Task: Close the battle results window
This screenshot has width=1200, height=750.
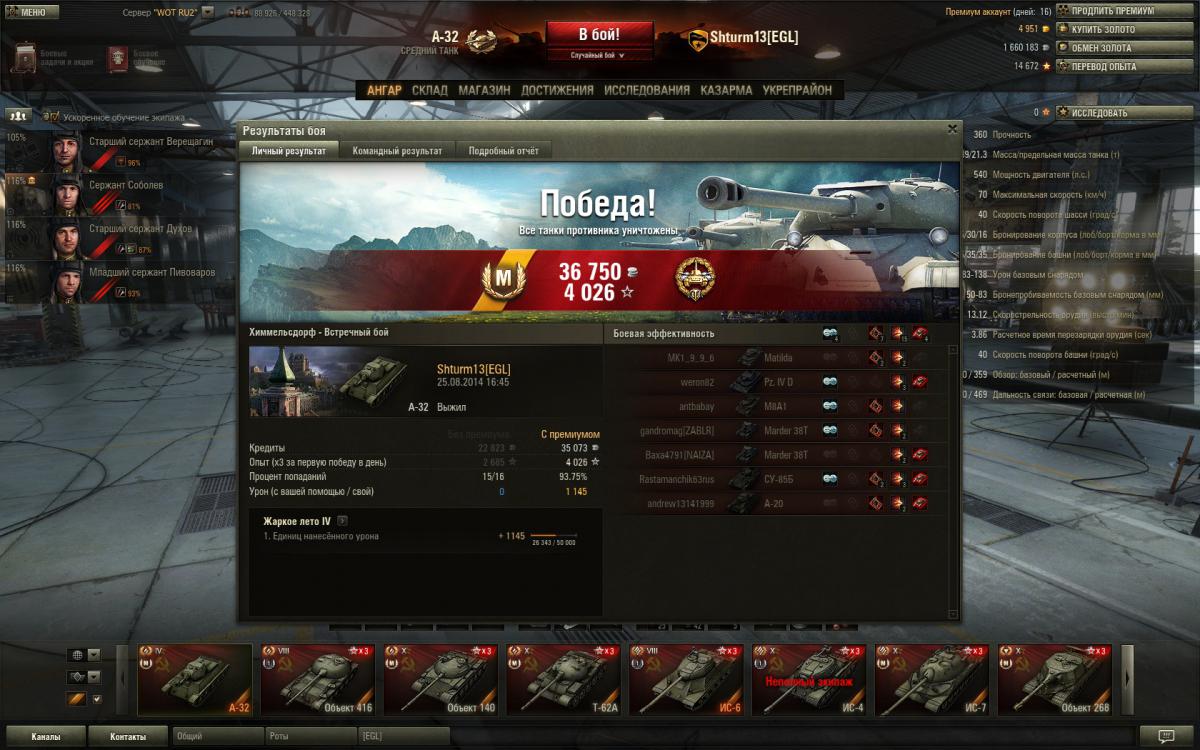Action: click(952, 129)
